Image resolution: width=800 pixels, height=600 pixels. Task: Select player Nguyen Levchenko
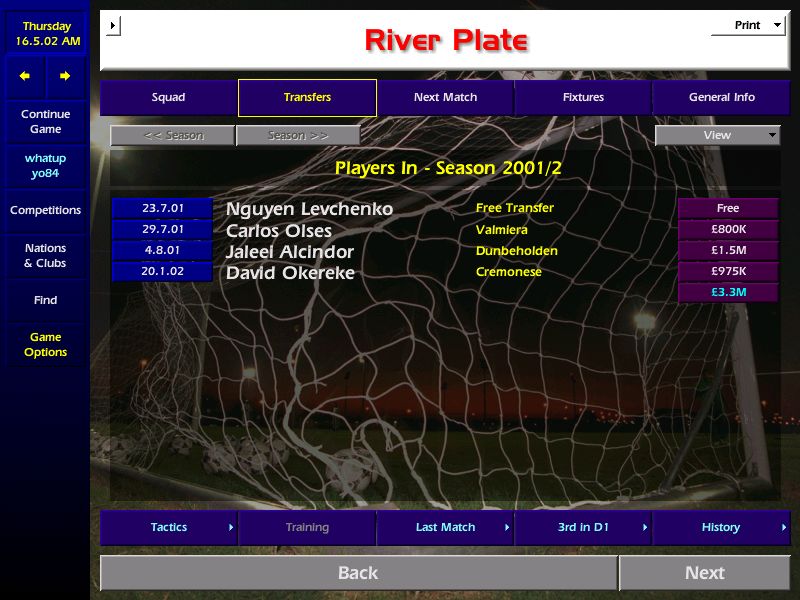[x=309, y=209]
